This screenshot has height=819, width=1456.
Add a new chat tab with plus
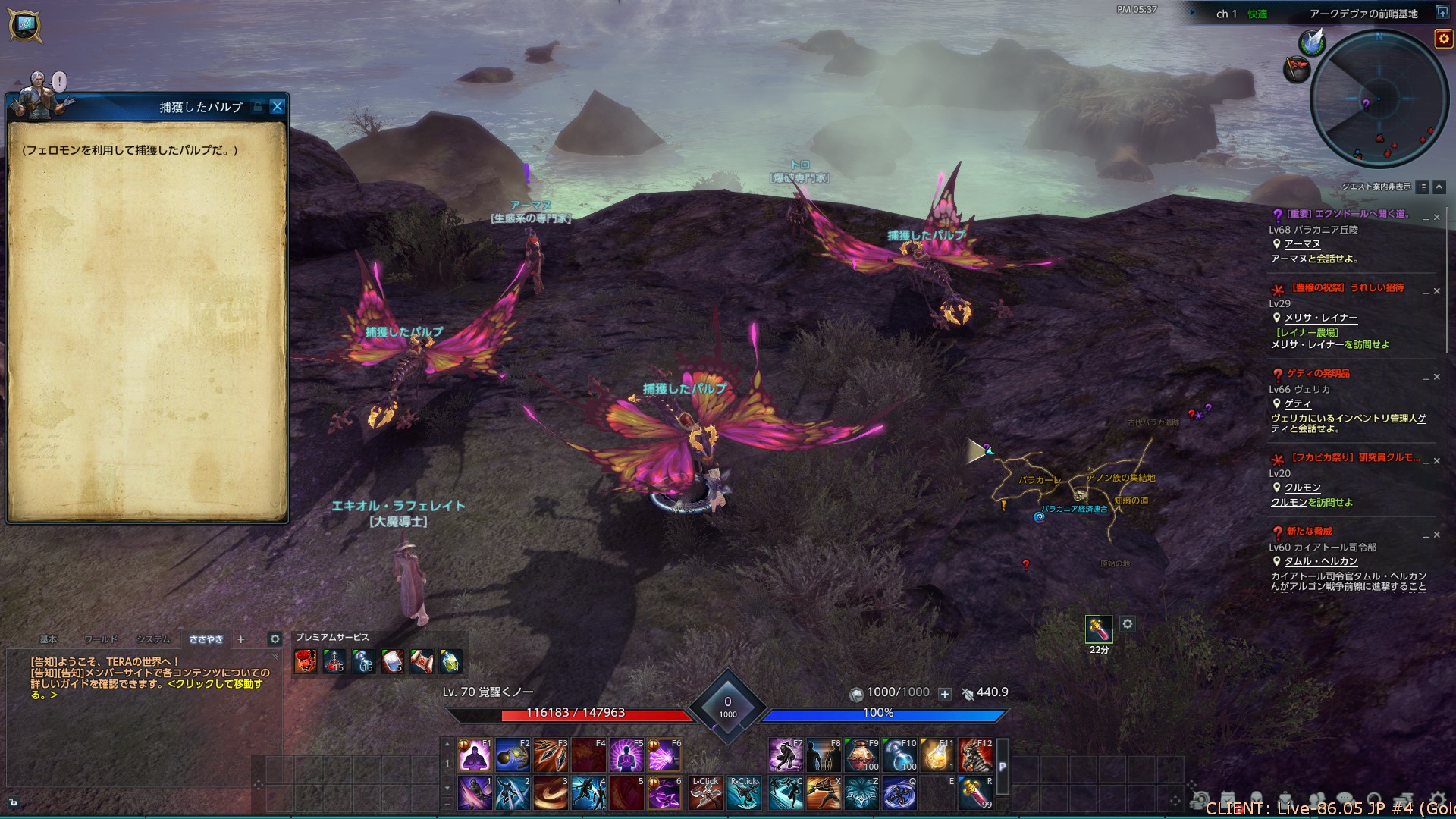point(241,639)
